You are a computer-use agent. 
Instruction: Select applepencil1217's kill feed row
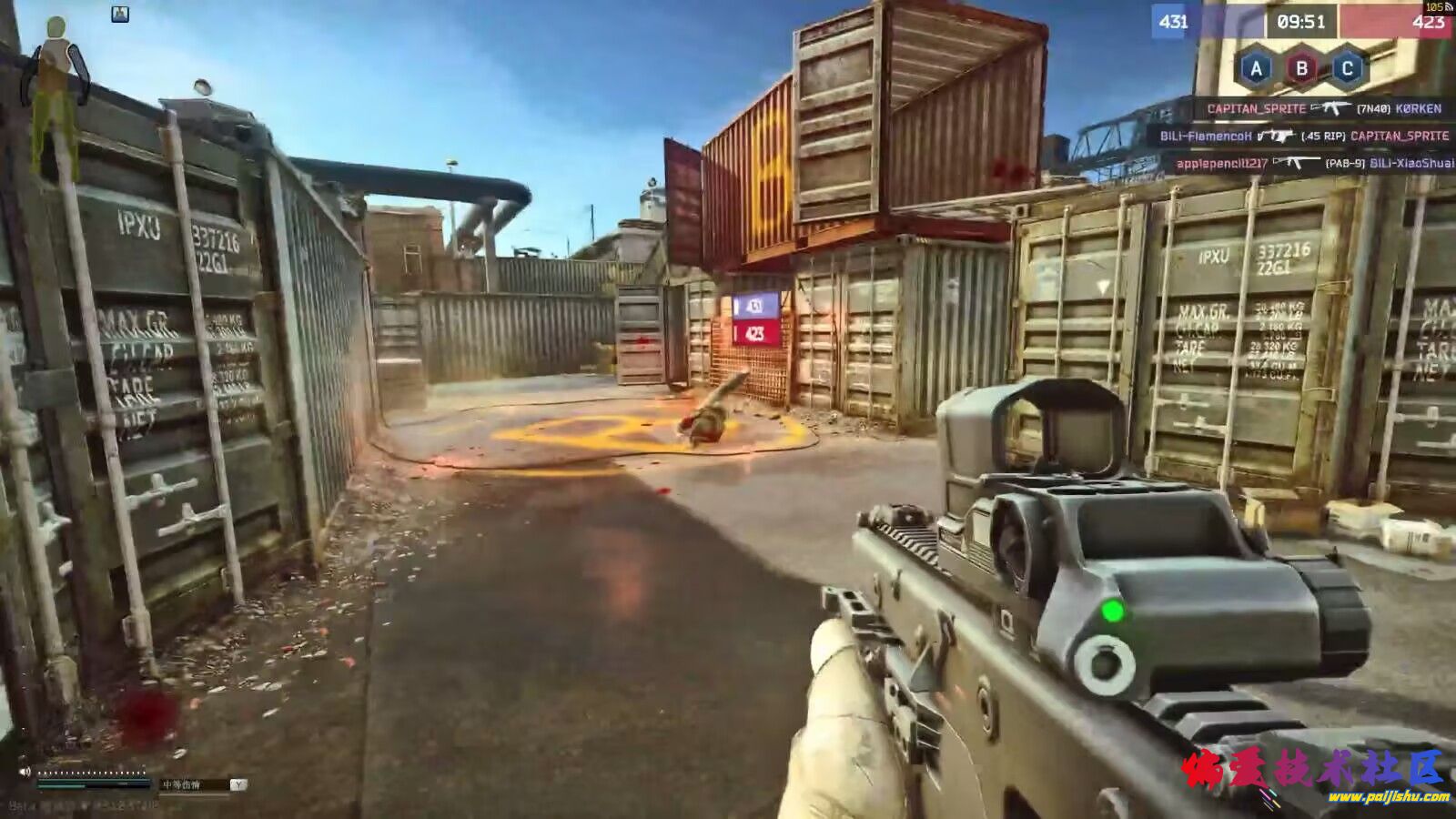[1314, 163]
